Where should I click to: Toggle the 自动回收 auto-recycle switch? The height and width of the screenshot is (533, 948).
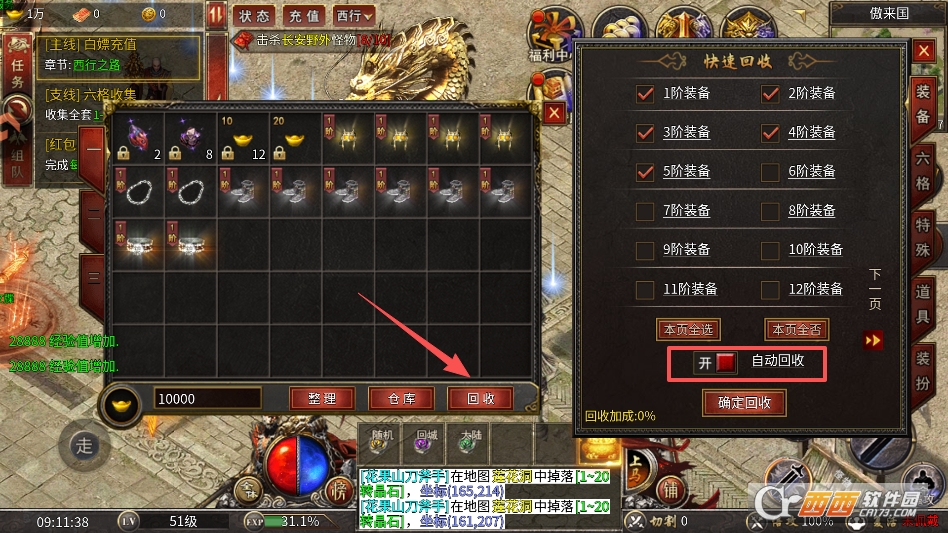pyautogui.click(x=716, y=362)
